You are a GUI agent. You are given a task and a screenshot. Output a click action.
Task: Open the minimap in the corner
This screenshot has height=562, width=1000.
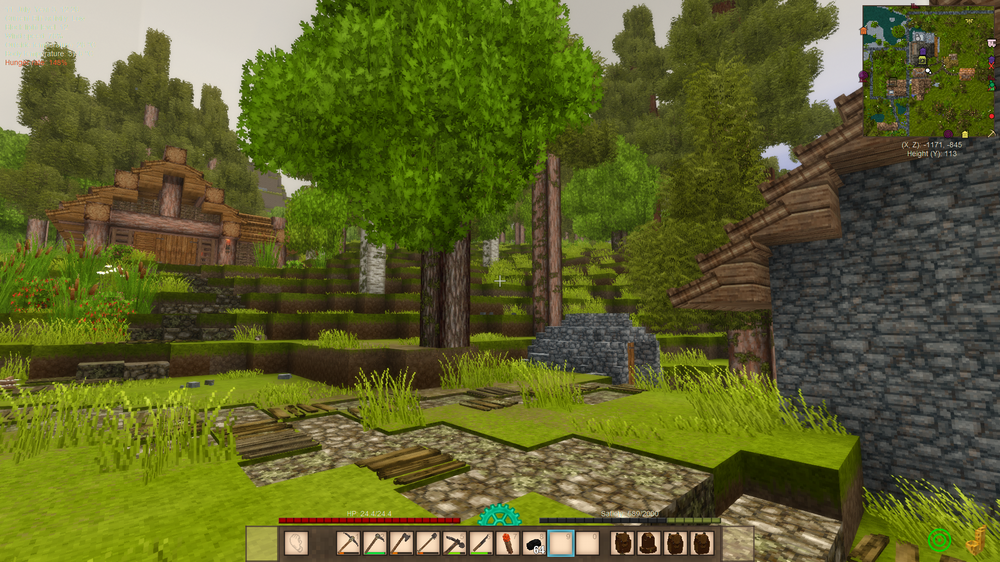click(929, 70)
